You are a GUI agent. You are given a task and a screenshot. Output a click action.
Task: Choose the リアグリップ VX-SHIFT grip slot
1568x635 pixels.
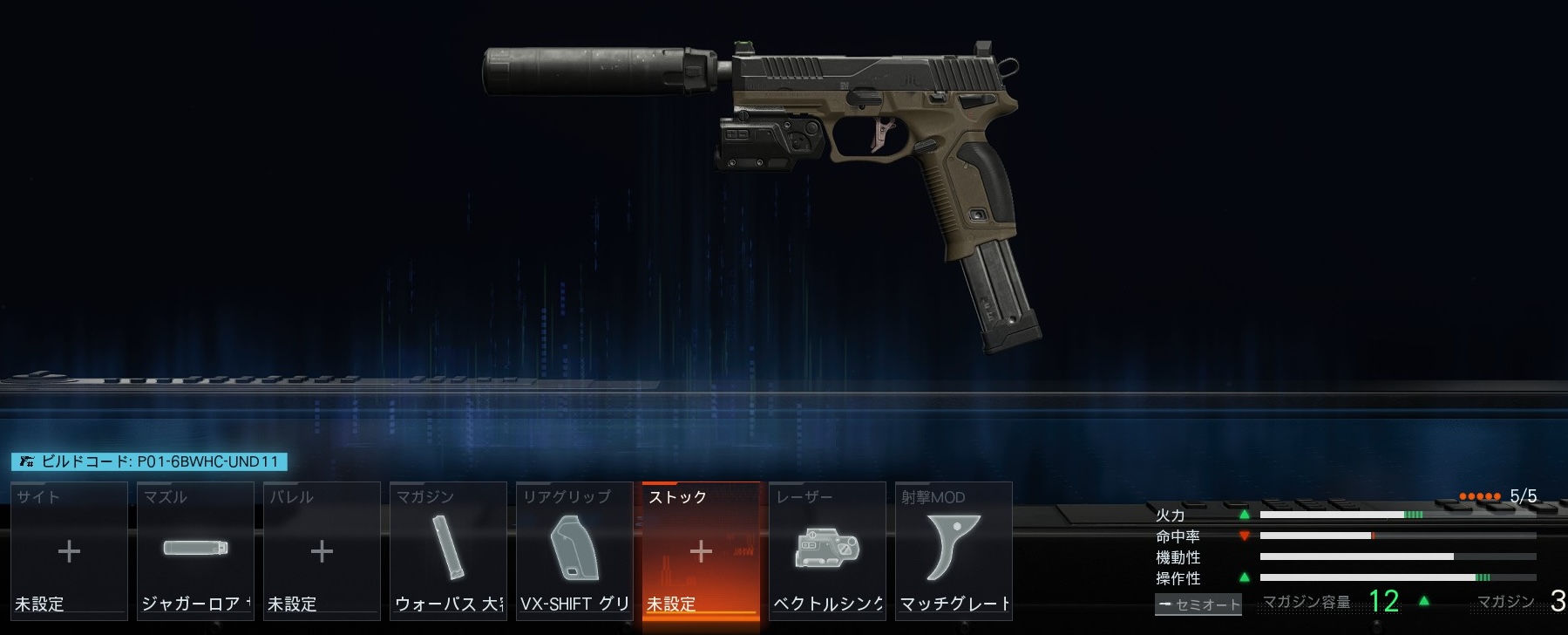click(x=574, y=550)
